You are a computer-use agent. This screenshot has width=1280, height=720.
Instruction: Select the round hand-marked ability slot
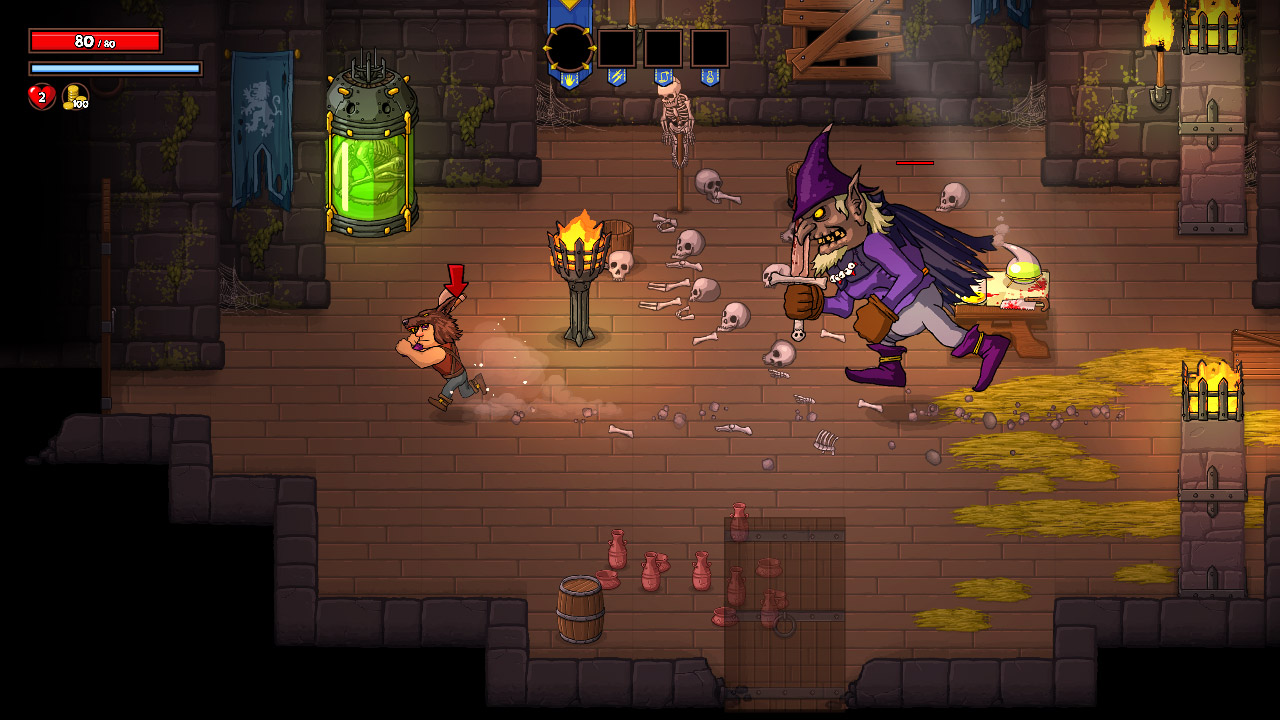point(570,48)
